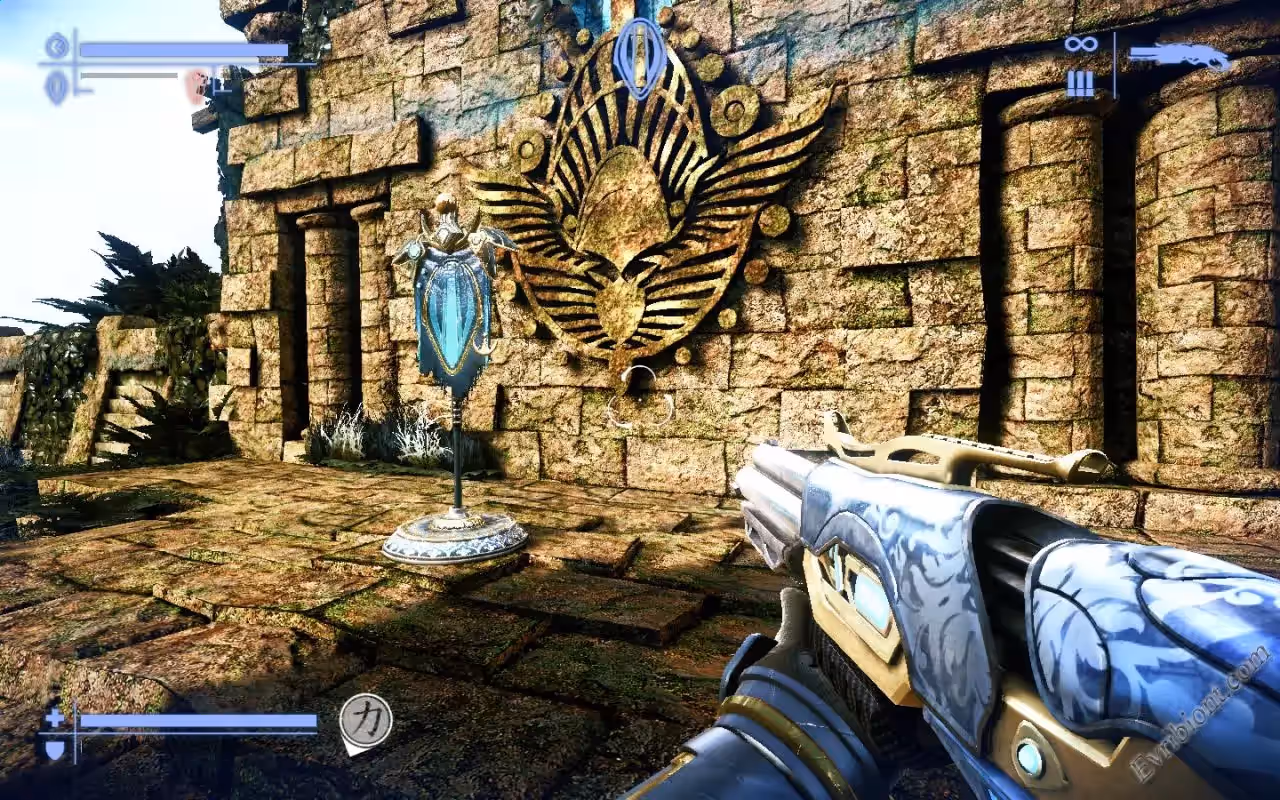Select the shotgun weapon icon
The width and height of the screenshot is (1280, 800).
[x=1180, y=57]
